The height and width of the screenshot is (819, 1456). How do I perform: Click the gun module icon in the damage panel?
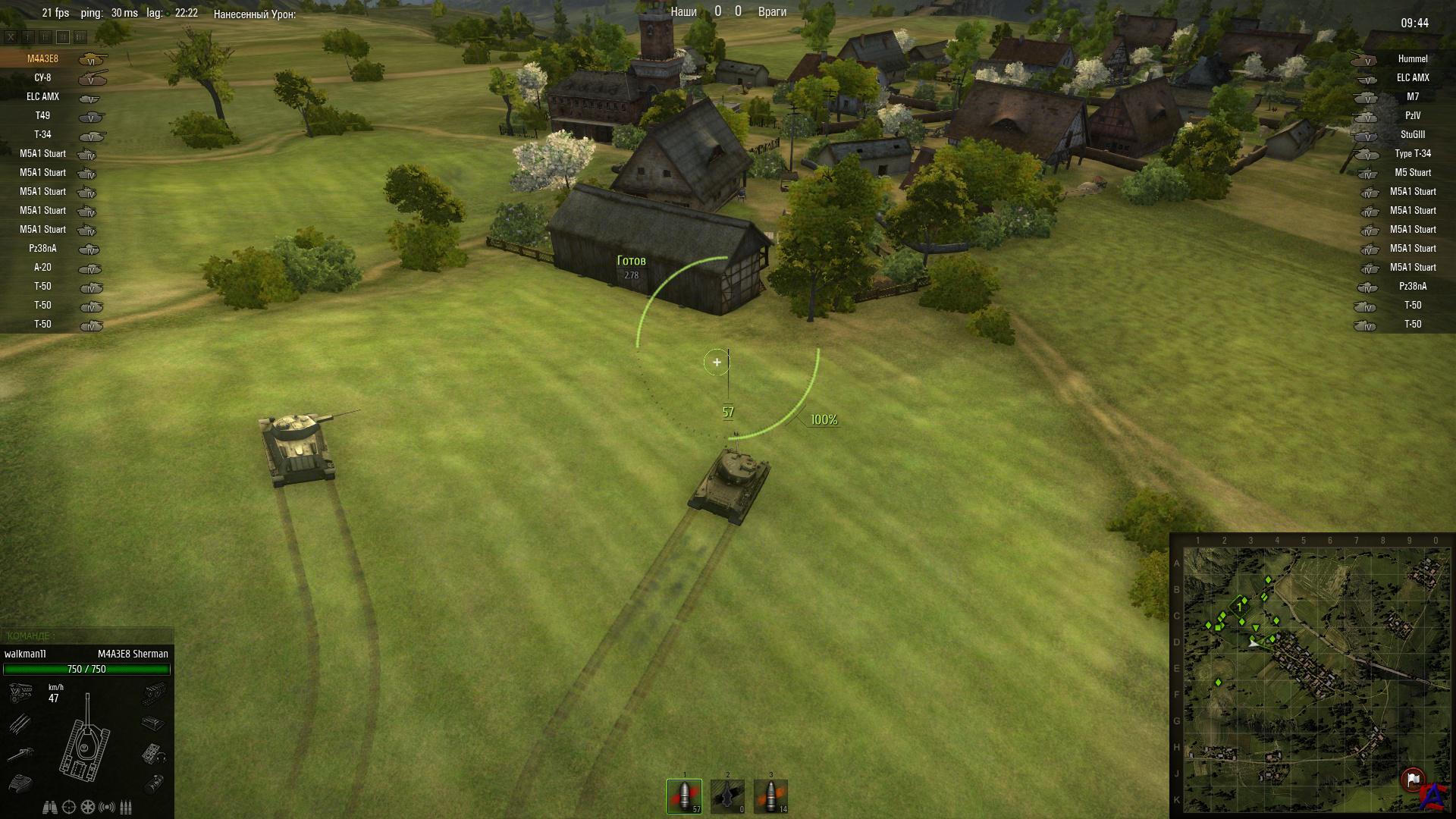tap(20, 754)
